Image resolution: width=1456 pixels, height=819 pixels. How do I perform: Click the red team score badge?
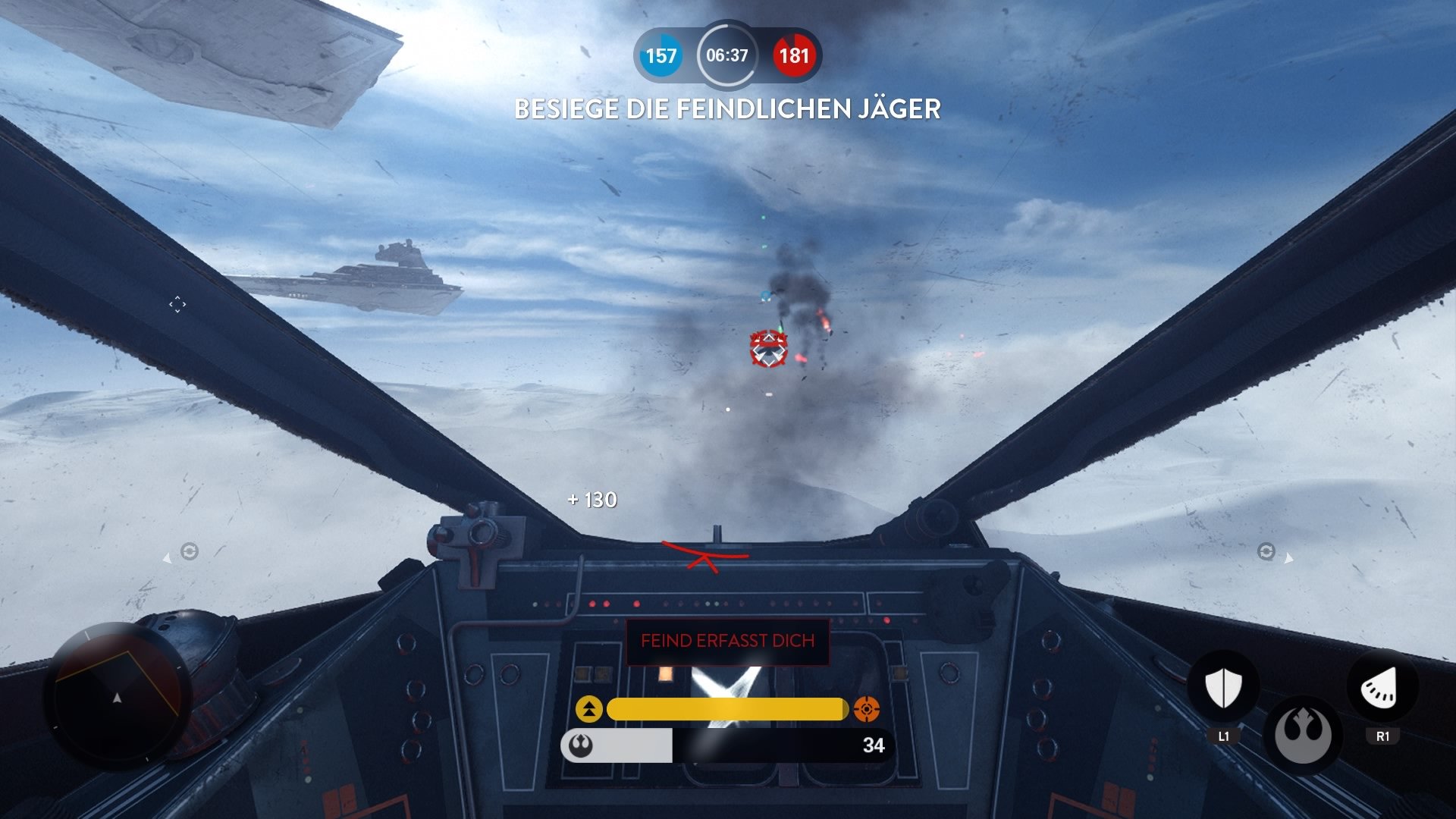pyautogui.click(x=795, y=56)
